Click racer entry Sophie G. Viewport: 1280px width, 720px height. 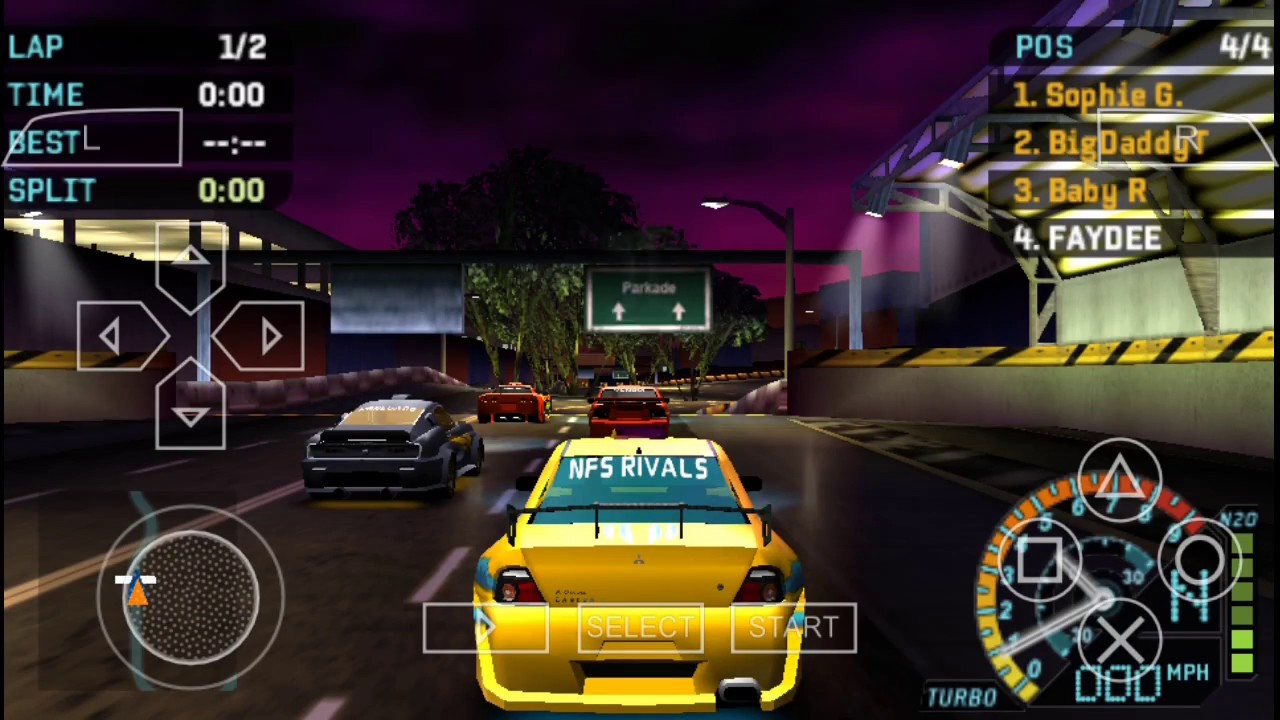click(x=1100, y=94)
